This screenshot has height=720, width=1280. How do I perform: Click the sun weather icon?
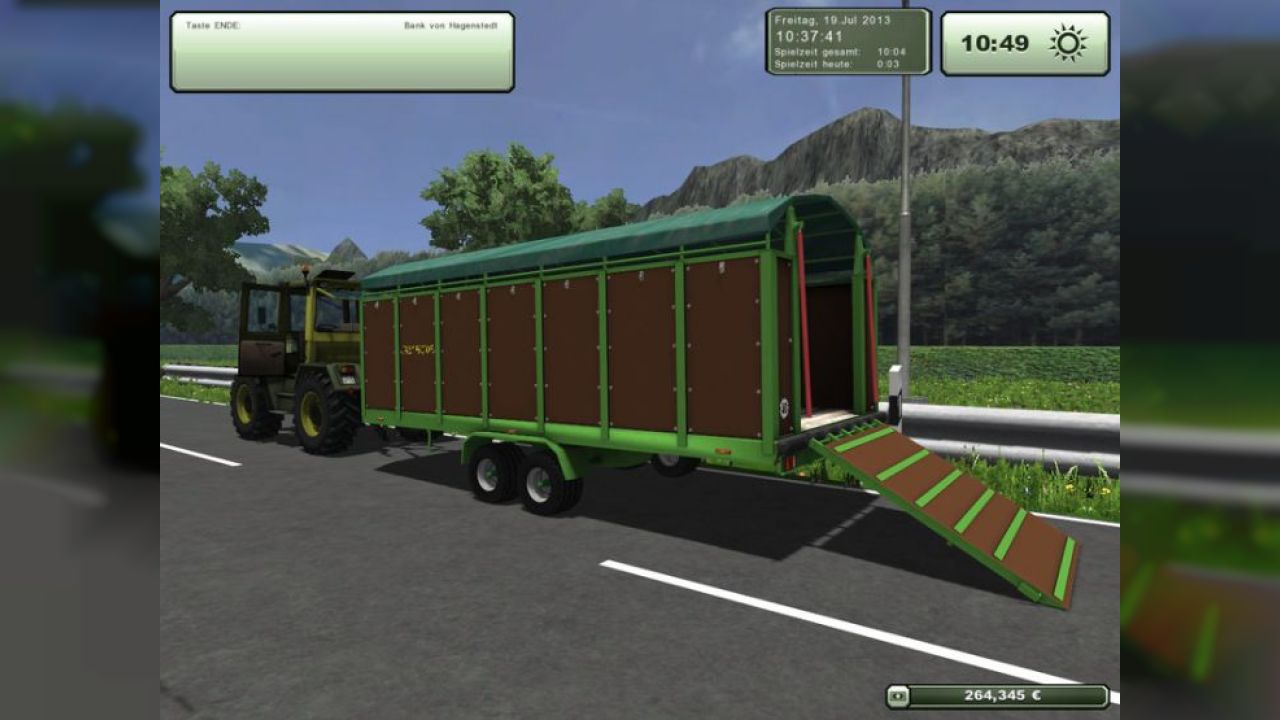[x=1068, y=43]
